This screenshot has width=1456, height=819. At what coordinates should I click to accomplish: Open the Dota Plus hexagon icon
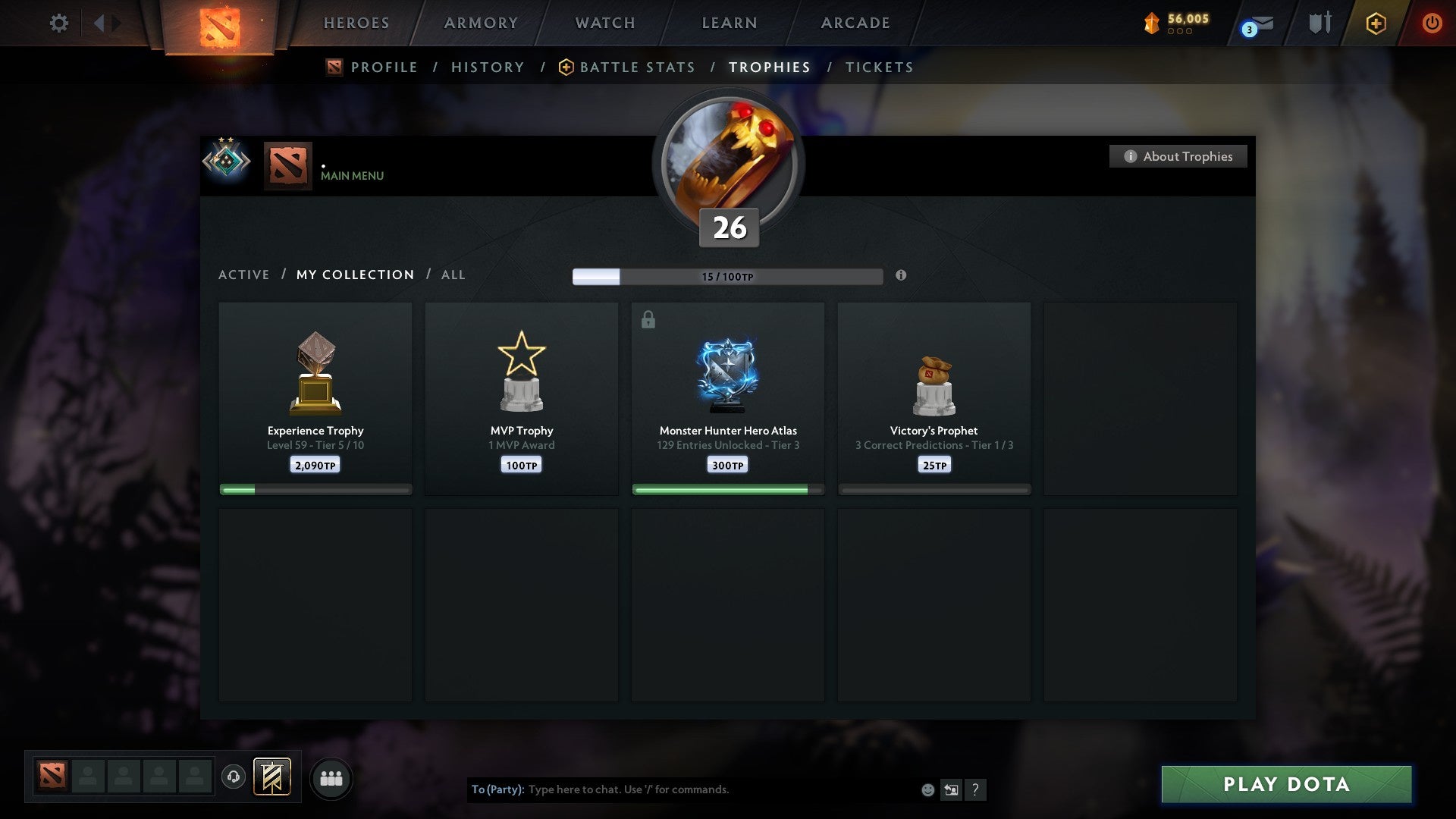coord(1376,23)
